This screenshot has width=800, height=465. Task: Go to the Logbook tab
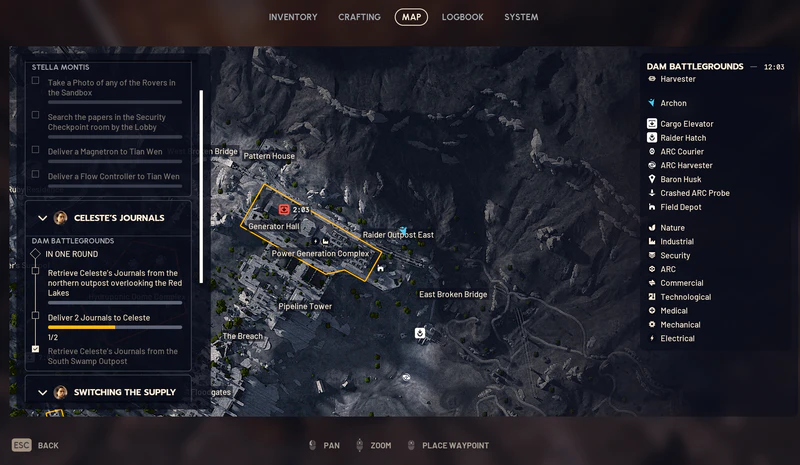pyautogui.click(x=462, y=17)
